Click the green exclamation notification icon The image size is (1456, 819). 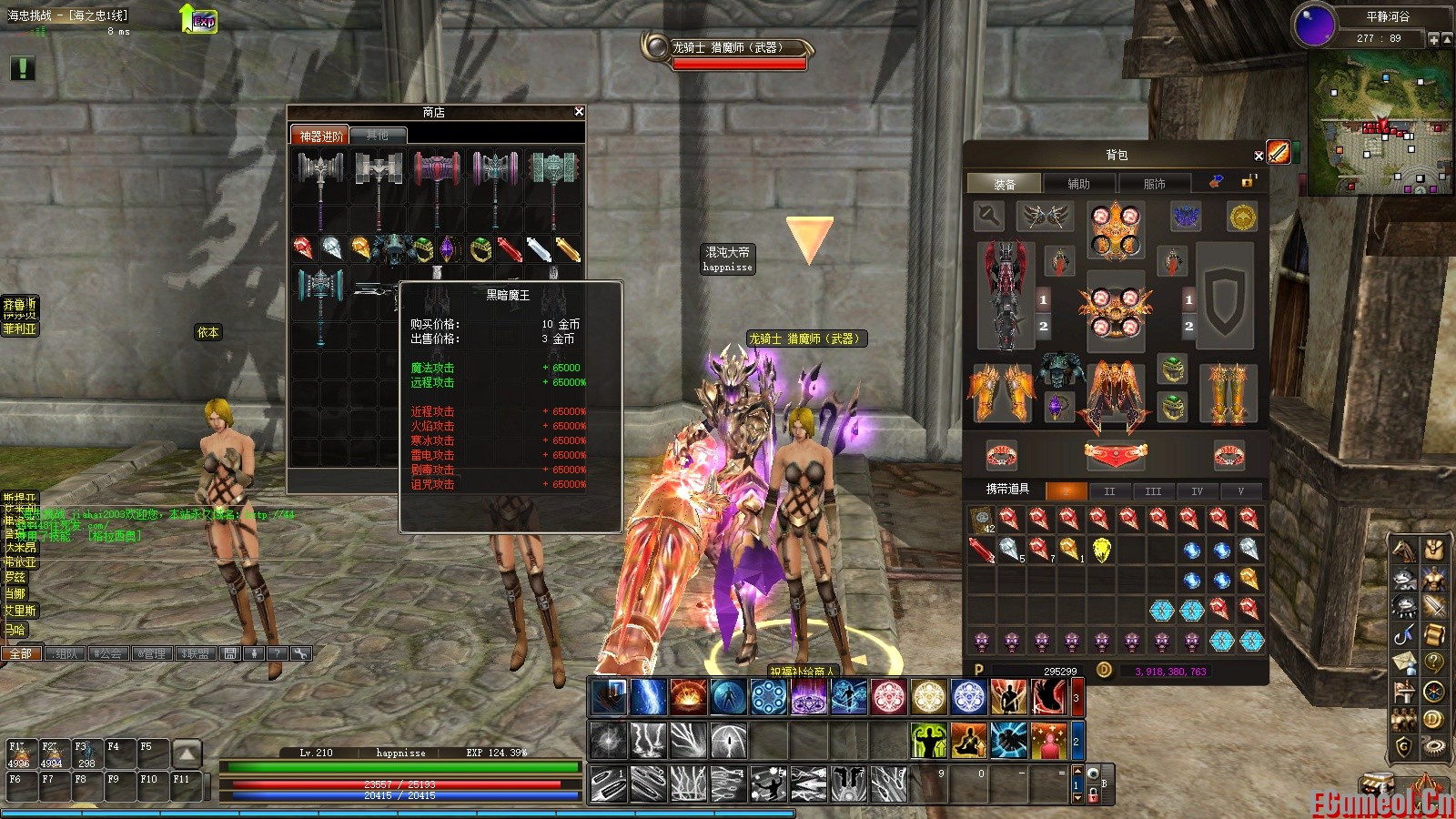point(23,68)
